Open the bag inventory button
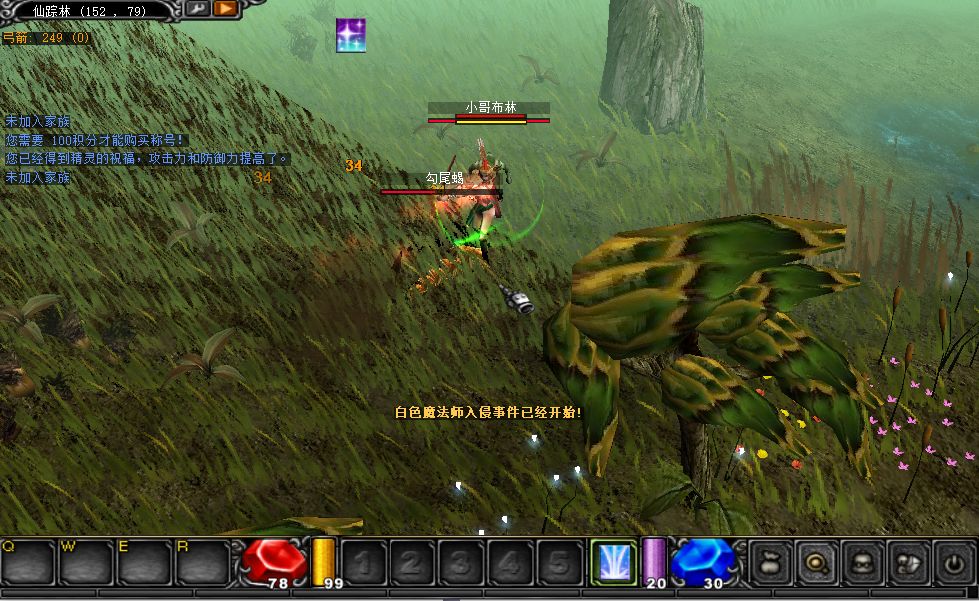The height and width of the screenshot is (601, 979). [770, 563]
